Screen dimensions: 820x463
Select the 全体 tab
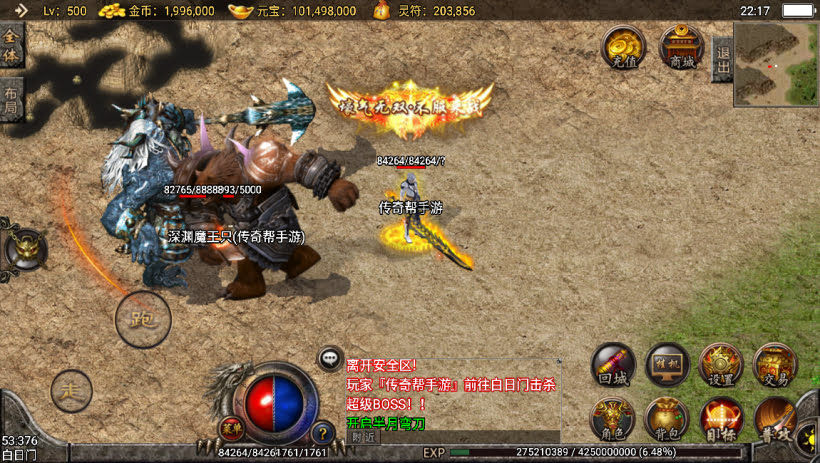point(11,46)
